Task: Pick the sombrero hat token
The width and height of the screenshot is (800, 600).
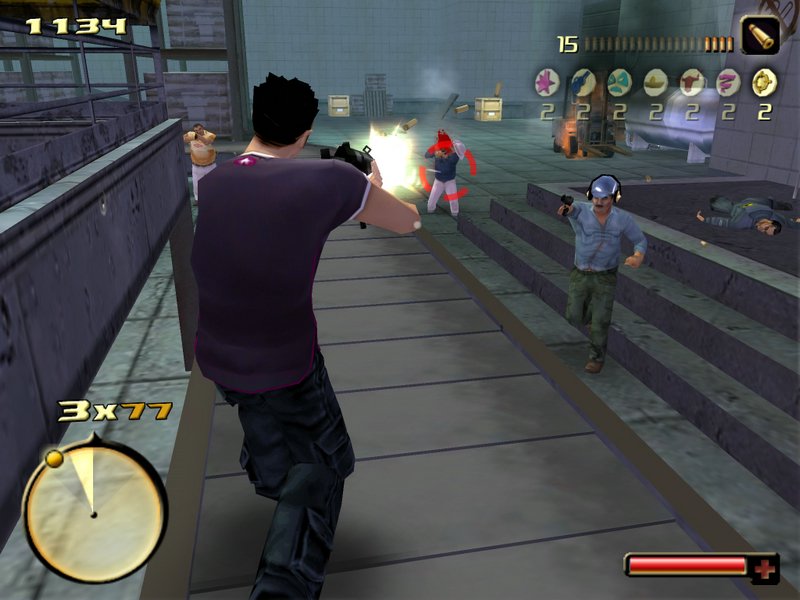Action: (655, 81)
